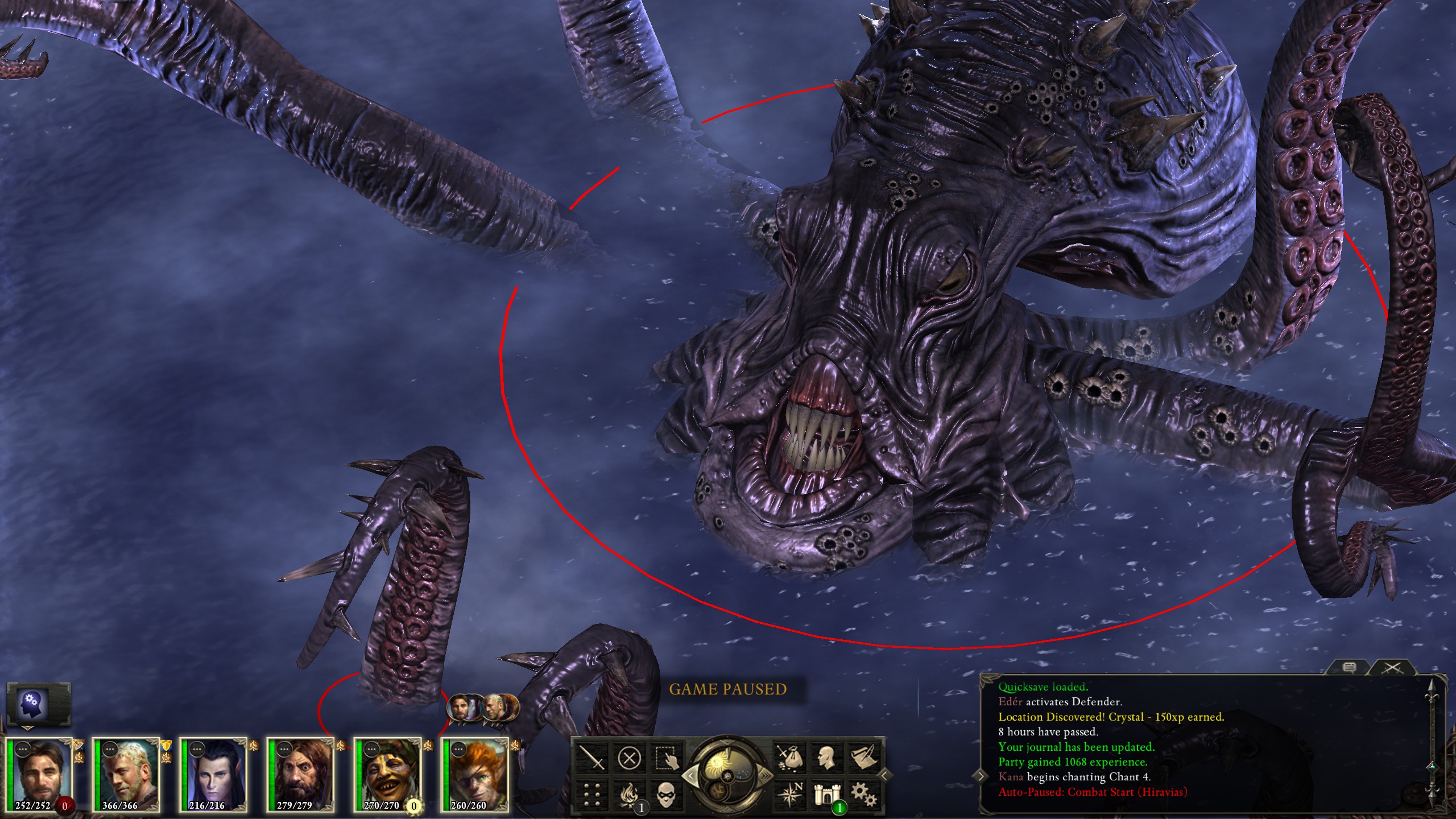Open the options gears icon
This screenshot has width=1456, height=819.
click(864, 795)
